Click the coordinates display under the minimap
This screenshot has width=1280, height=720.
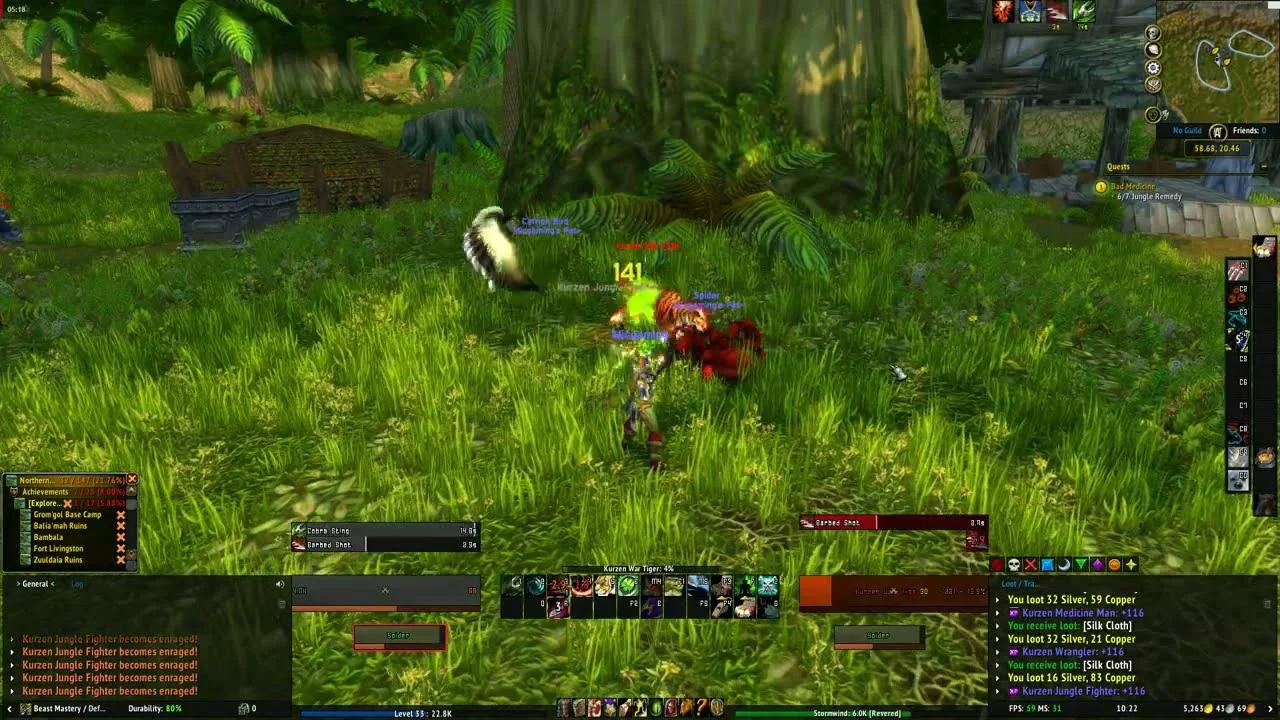[x=1217, y=148]
